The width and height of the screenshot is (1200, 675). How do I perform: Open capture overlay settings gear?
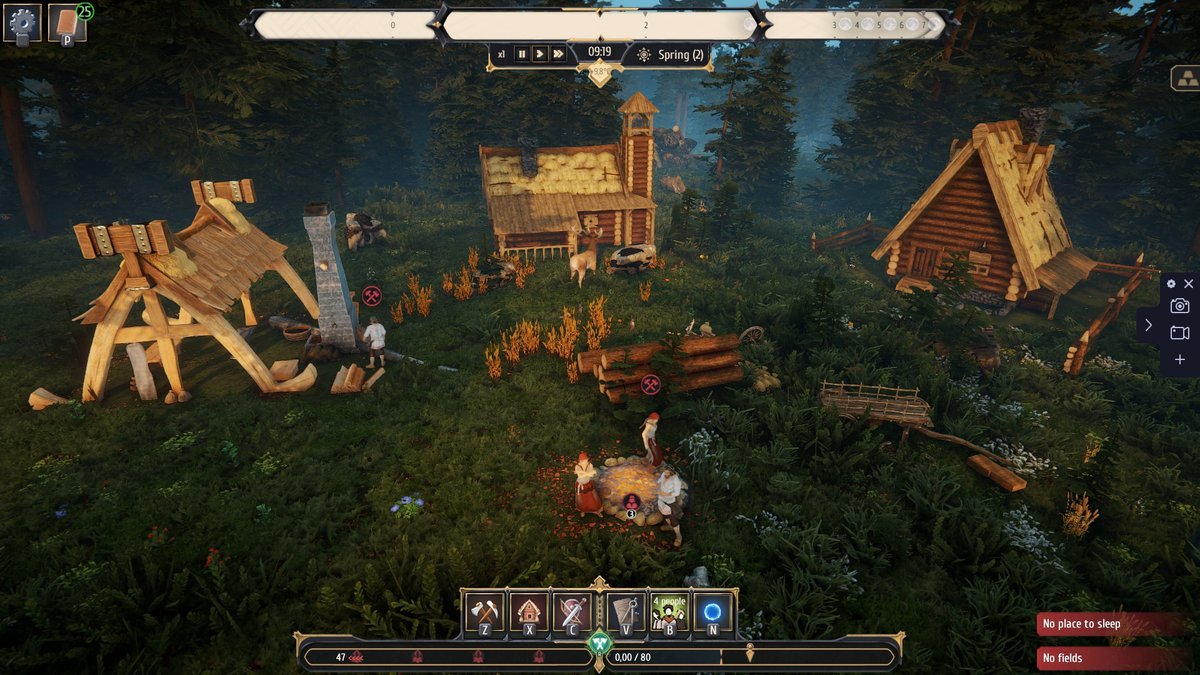coord(1172,284)
